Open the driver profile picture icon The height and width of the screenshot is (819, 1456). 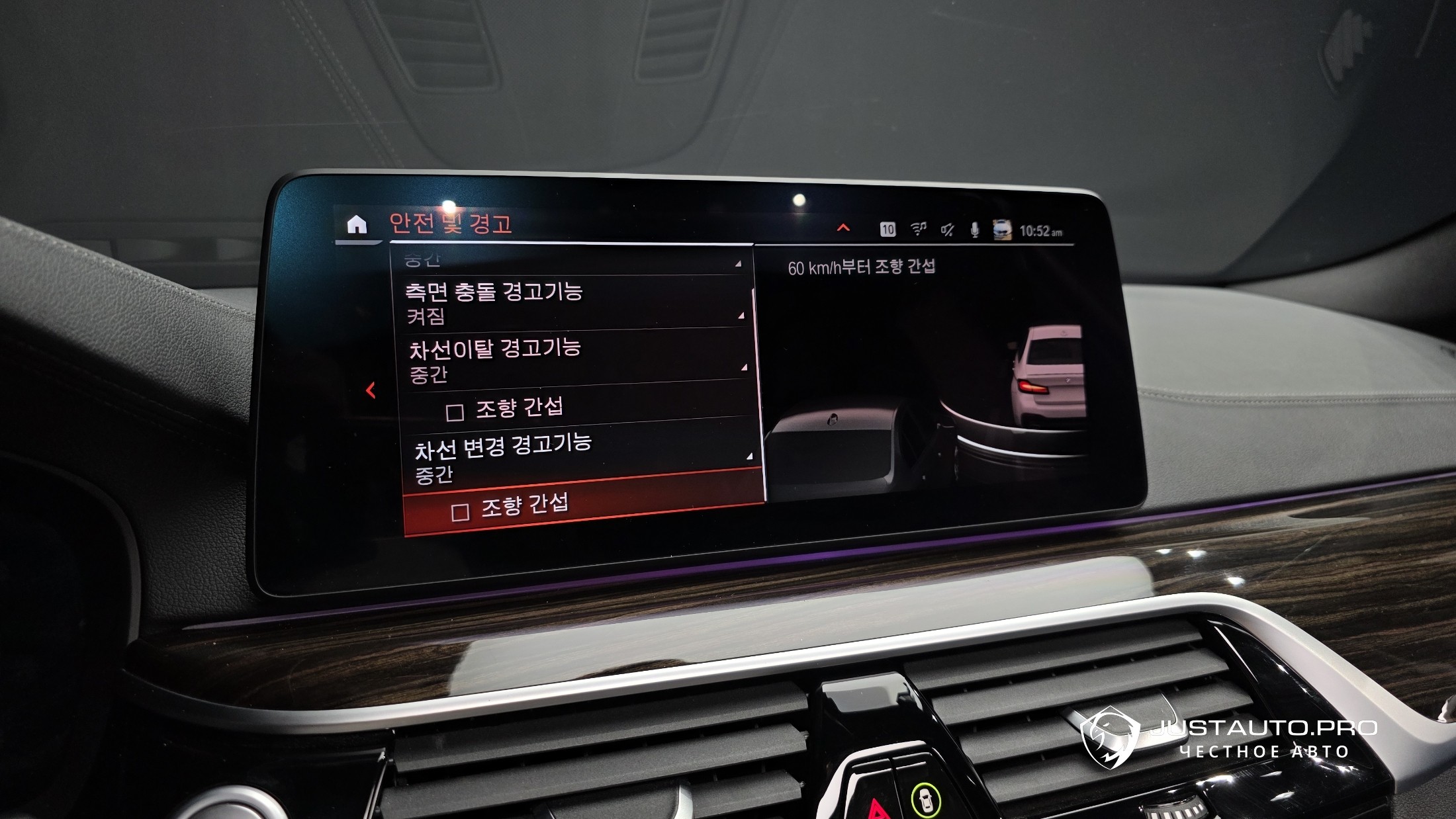pyautogui.click(x=1002, y=230)
